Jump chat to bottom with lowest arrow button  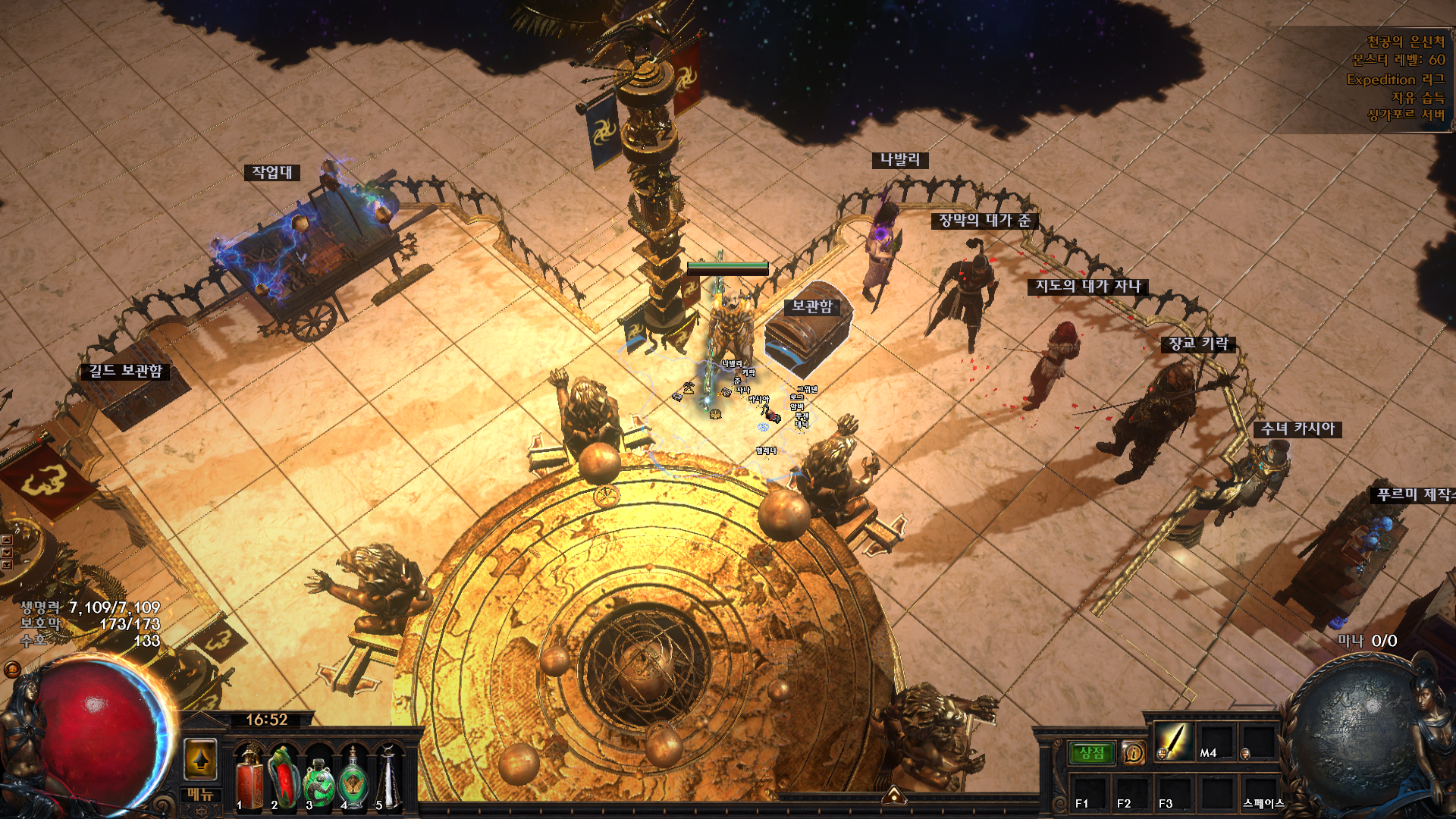pyautogui.click(x=6, y=565)
